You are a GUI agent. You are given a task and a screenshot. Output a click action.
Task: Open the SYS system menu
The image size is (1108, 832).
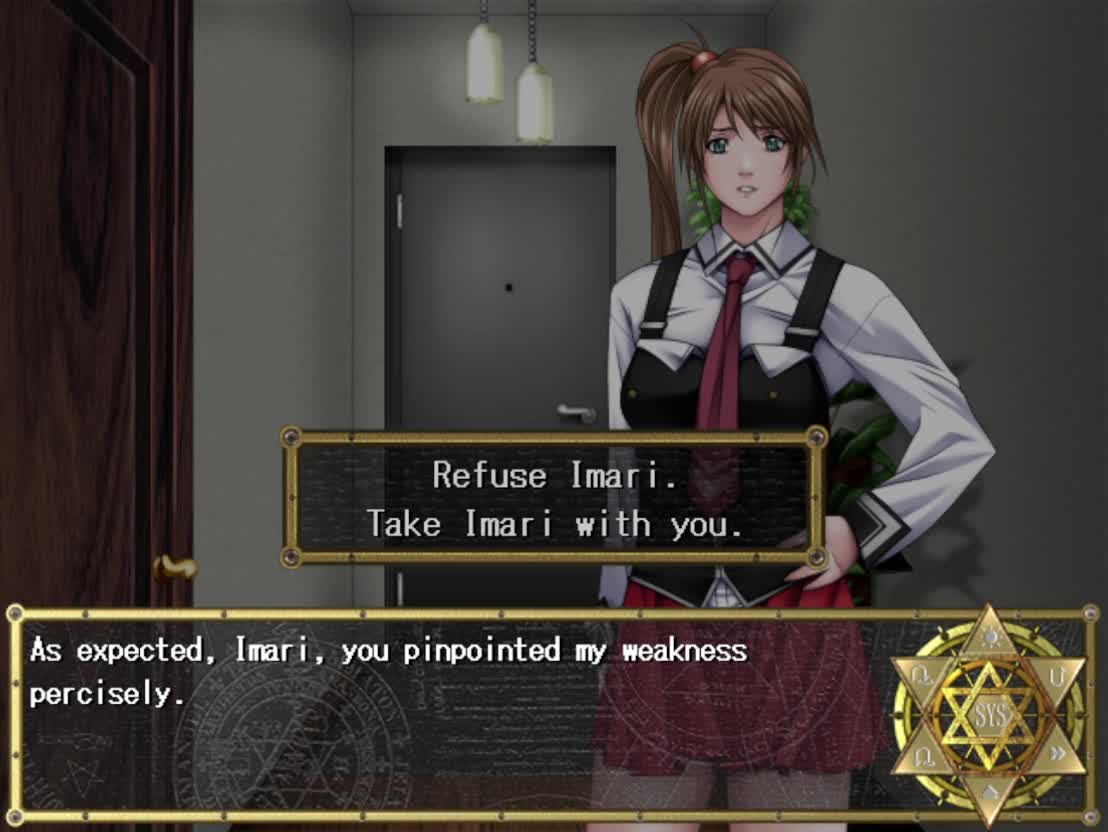point(988,714)
